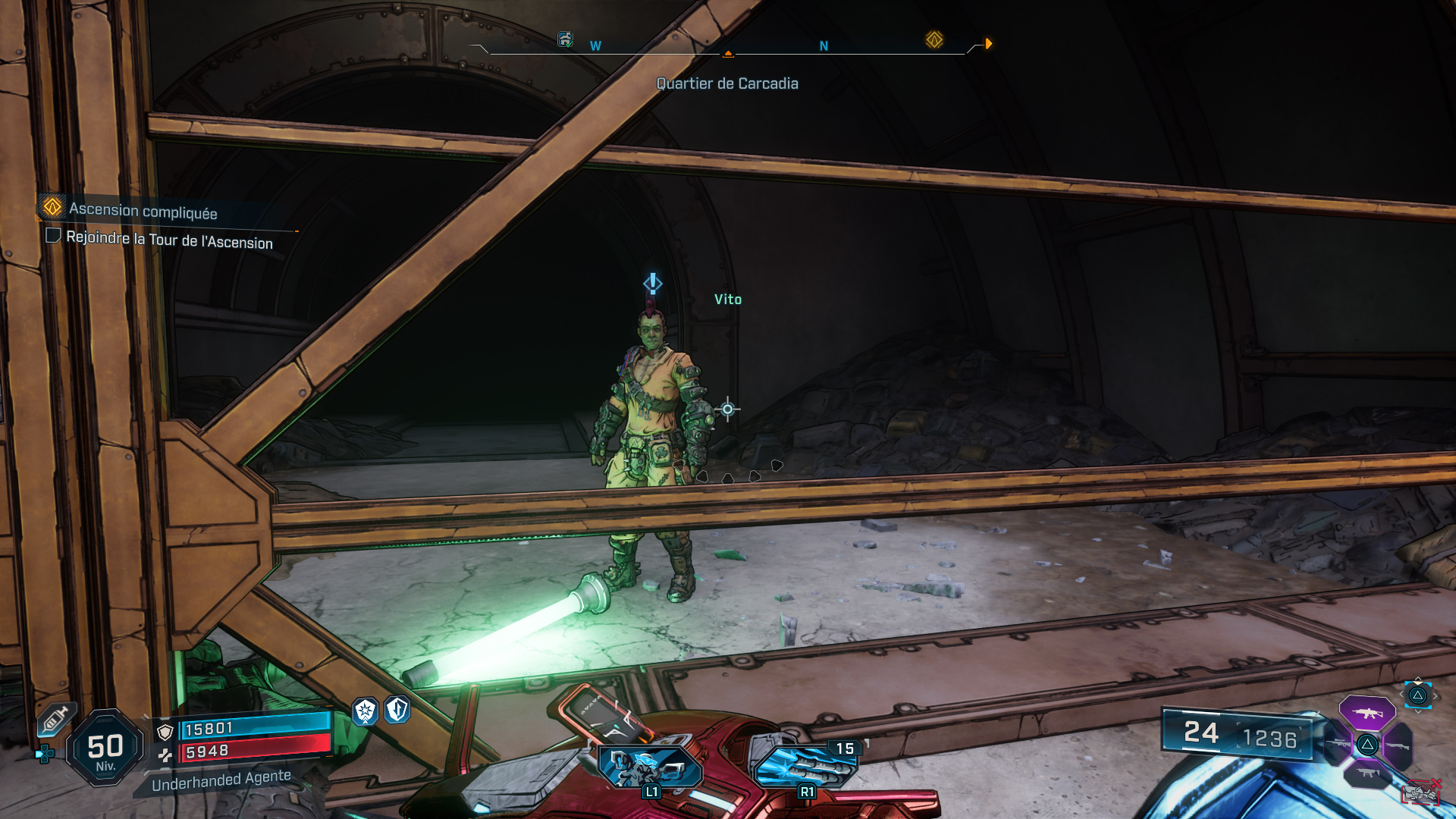This screenshot has height=819, width=1456.
Task: Select the W marker on the compass bar
Action: [597, 45]
